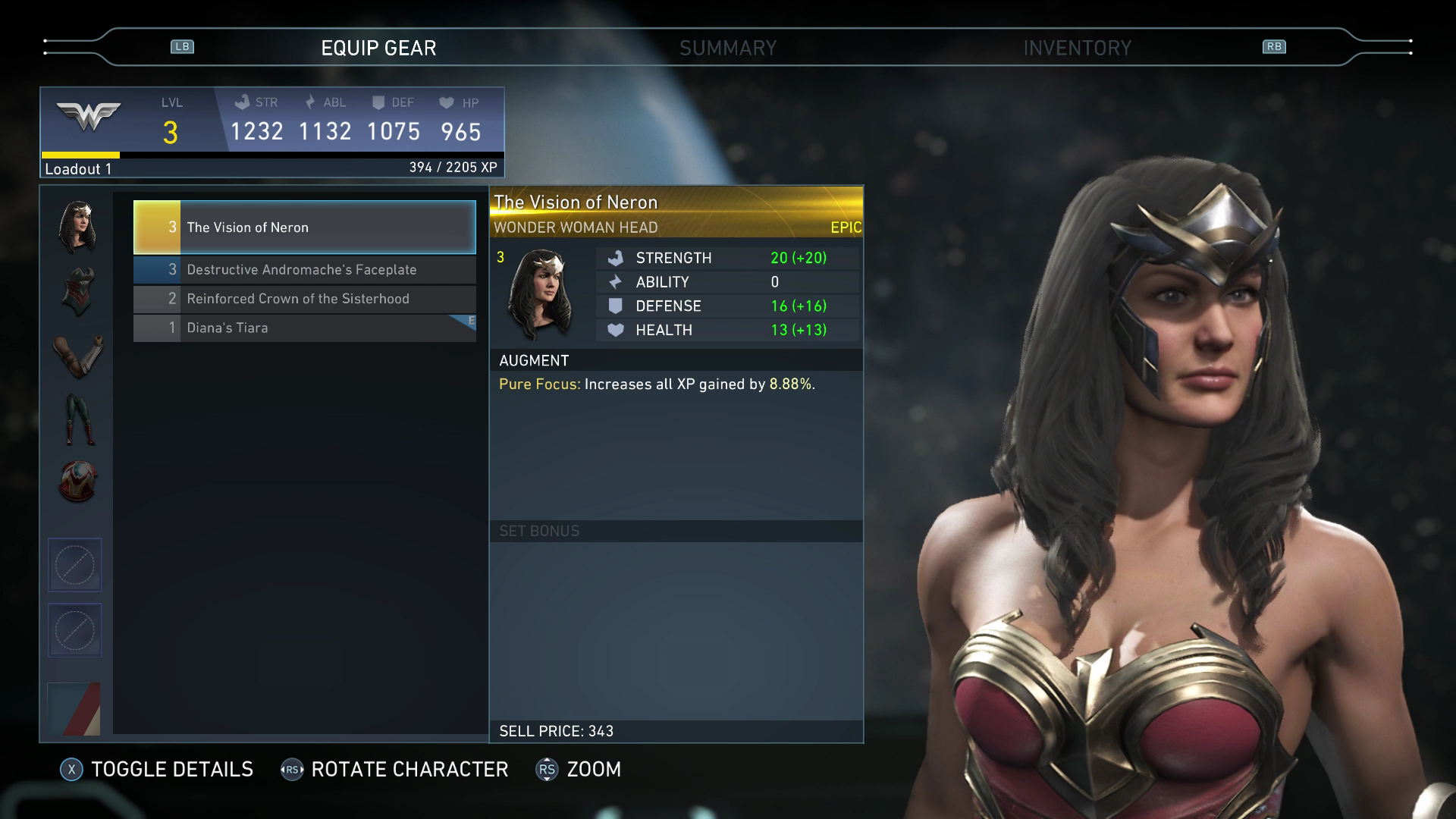
Task: Switch to the Summary tab
Action: tap(727, 49)
